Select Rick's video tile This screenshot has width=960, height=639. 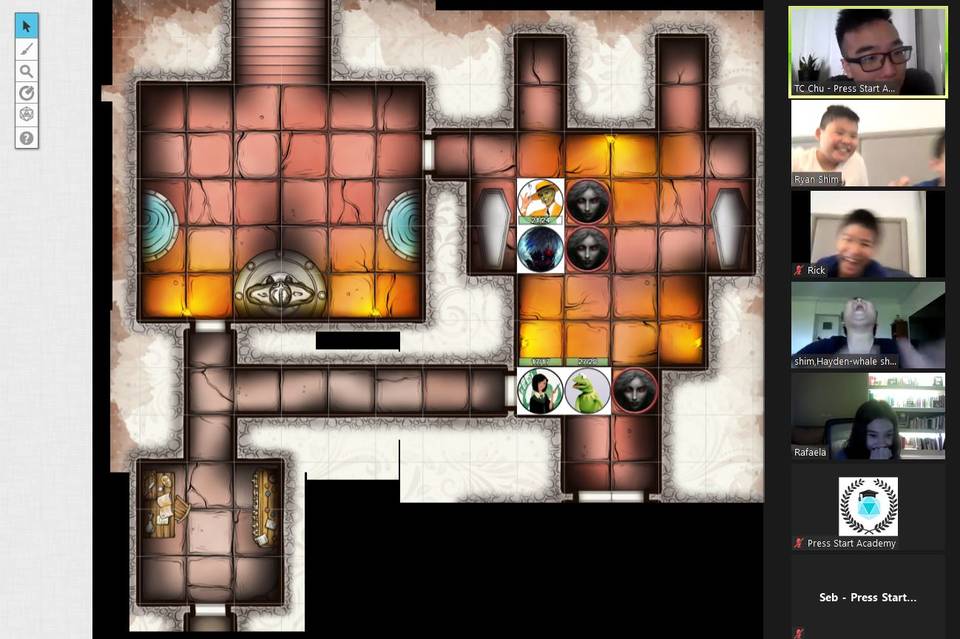click(867, 234)
